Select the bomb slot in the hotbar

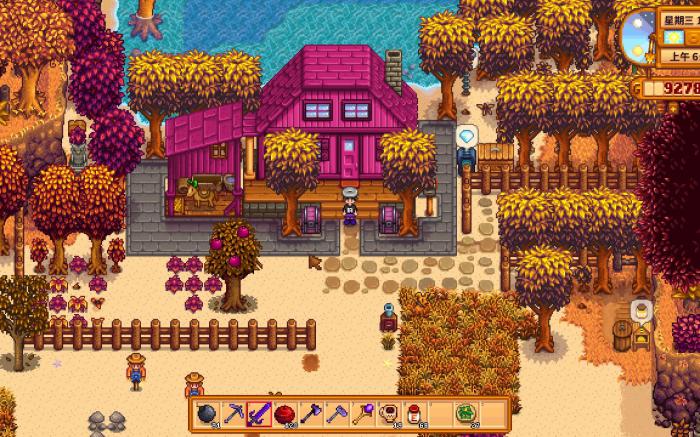pos(208,412)
